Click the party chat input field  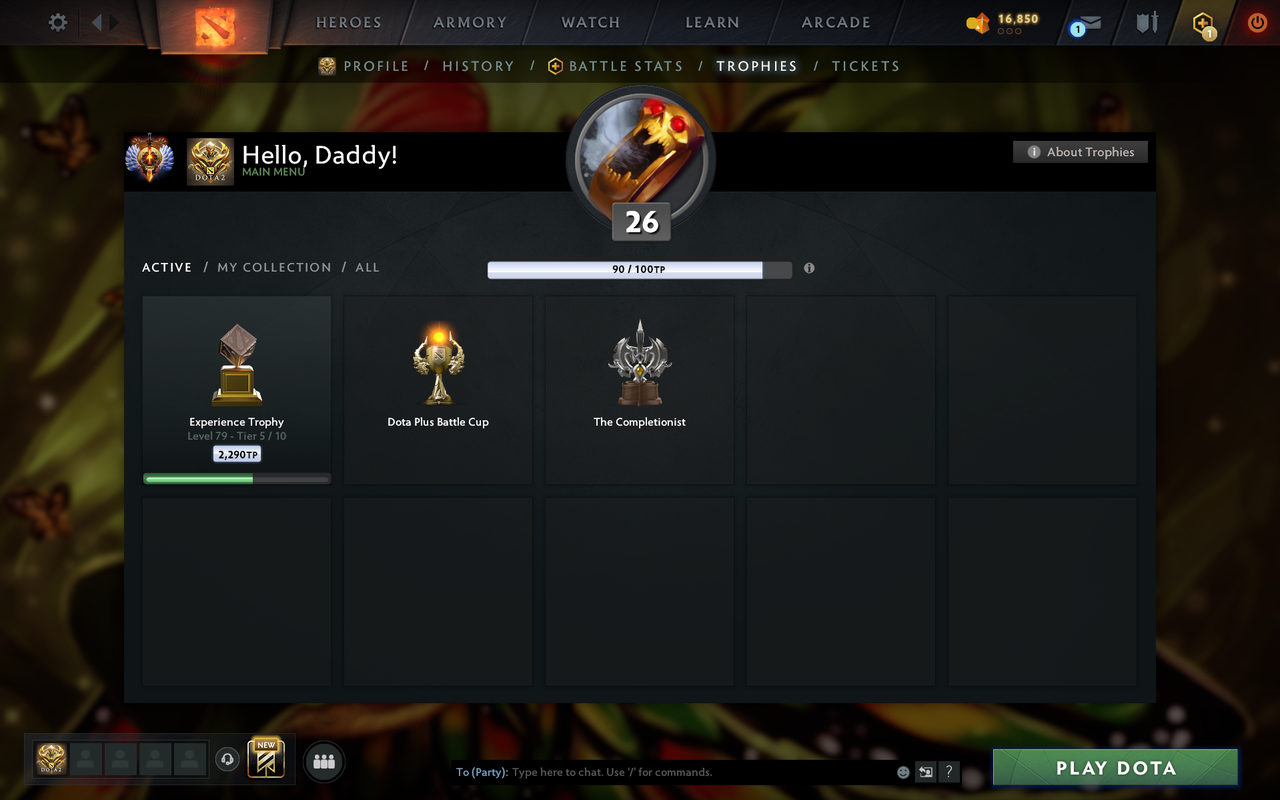tap(650, 772)
